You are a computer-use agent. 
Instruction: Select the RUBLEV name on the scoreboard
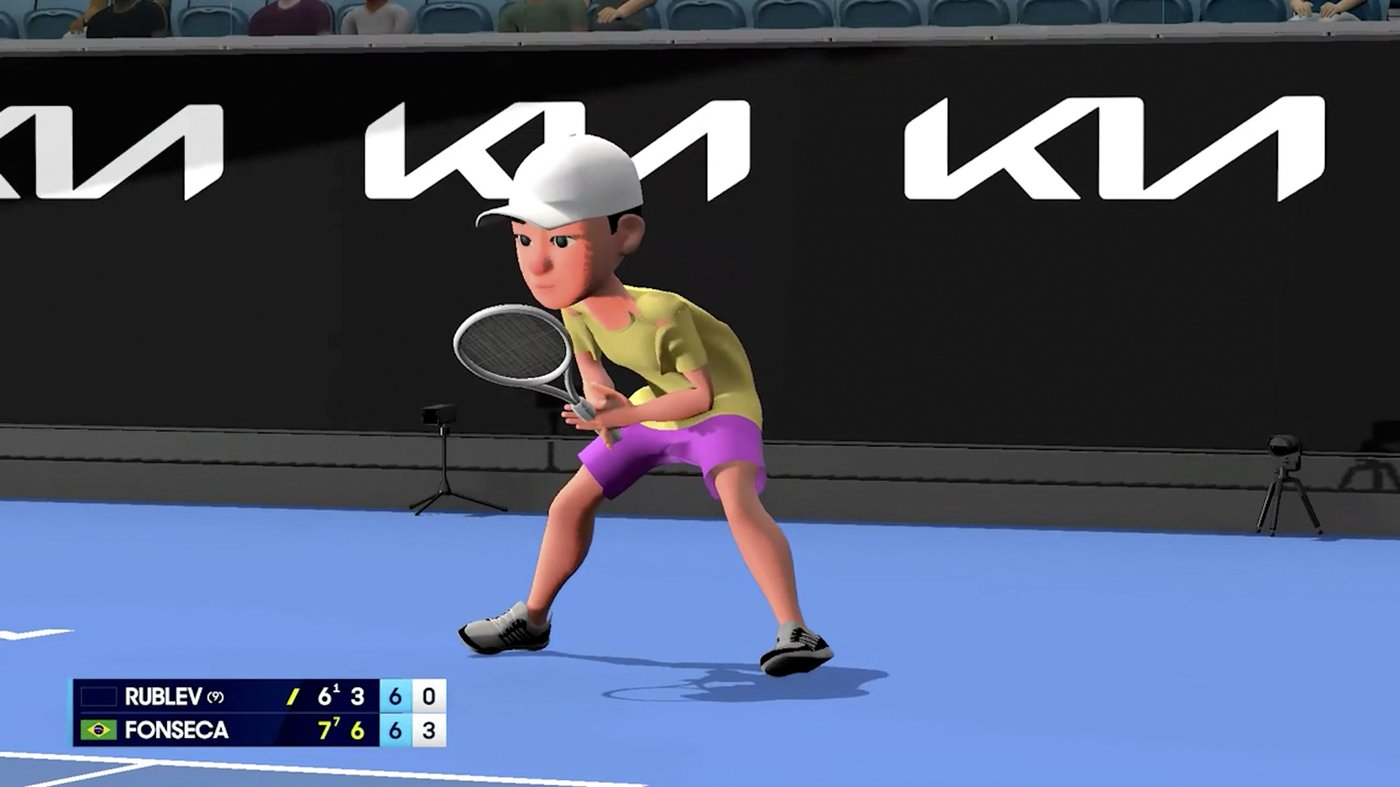[165, 693]
